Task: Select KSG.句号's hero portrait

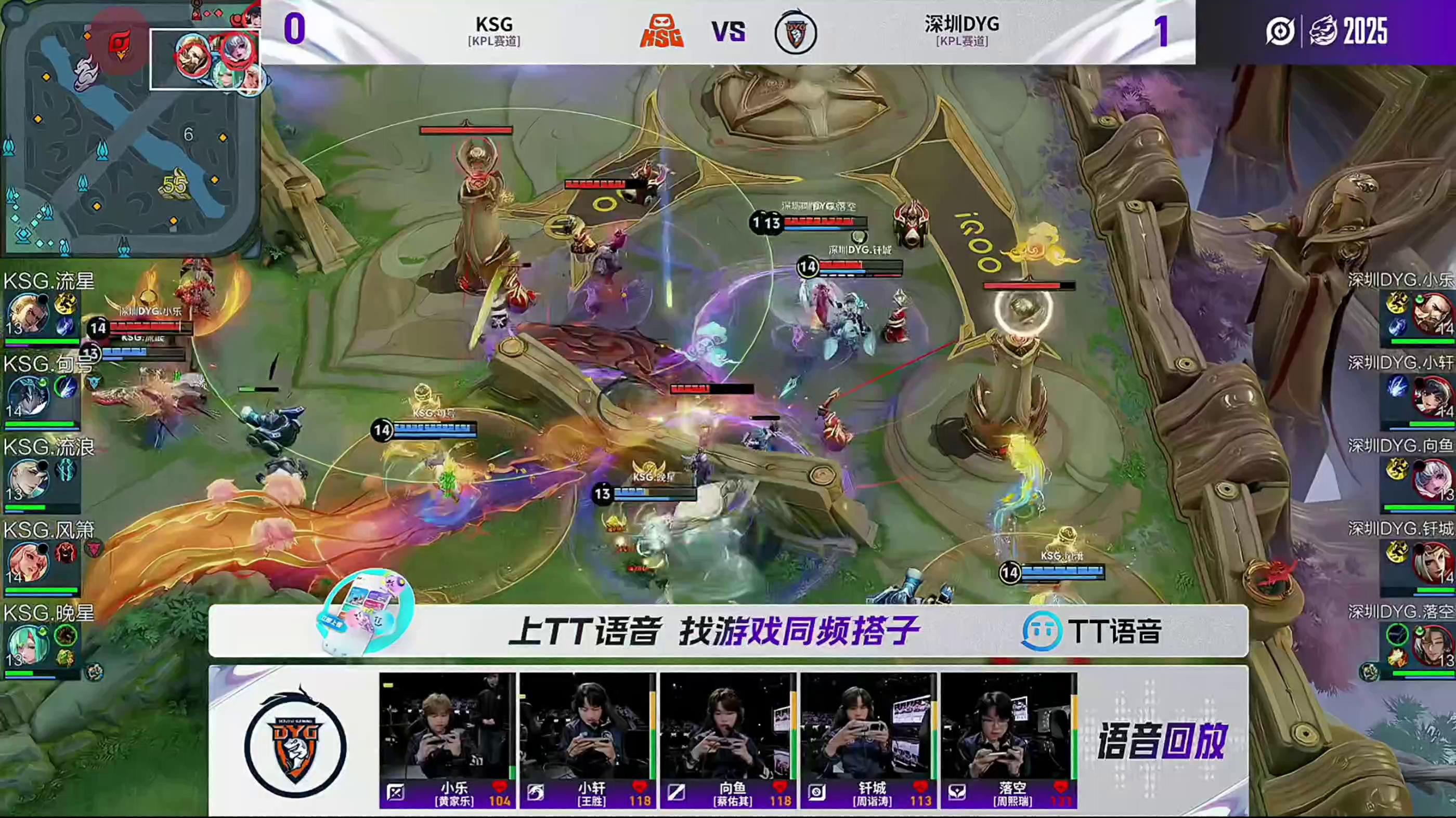Action: tap(27, 396)
